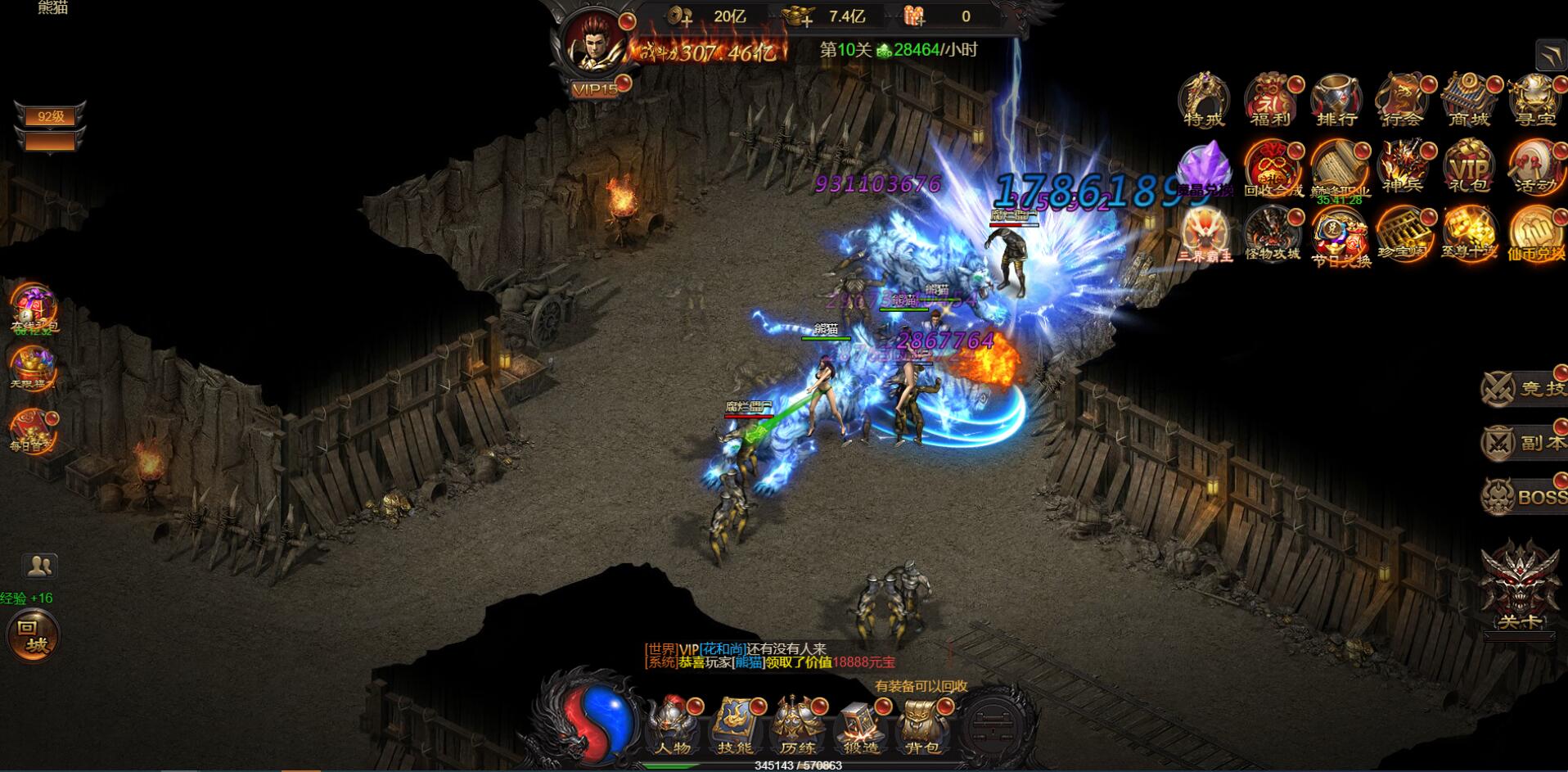The height and width of the screenshot is (772, 1568).
Task: Open the 锻造 forging menu
Action: (860, 725)
